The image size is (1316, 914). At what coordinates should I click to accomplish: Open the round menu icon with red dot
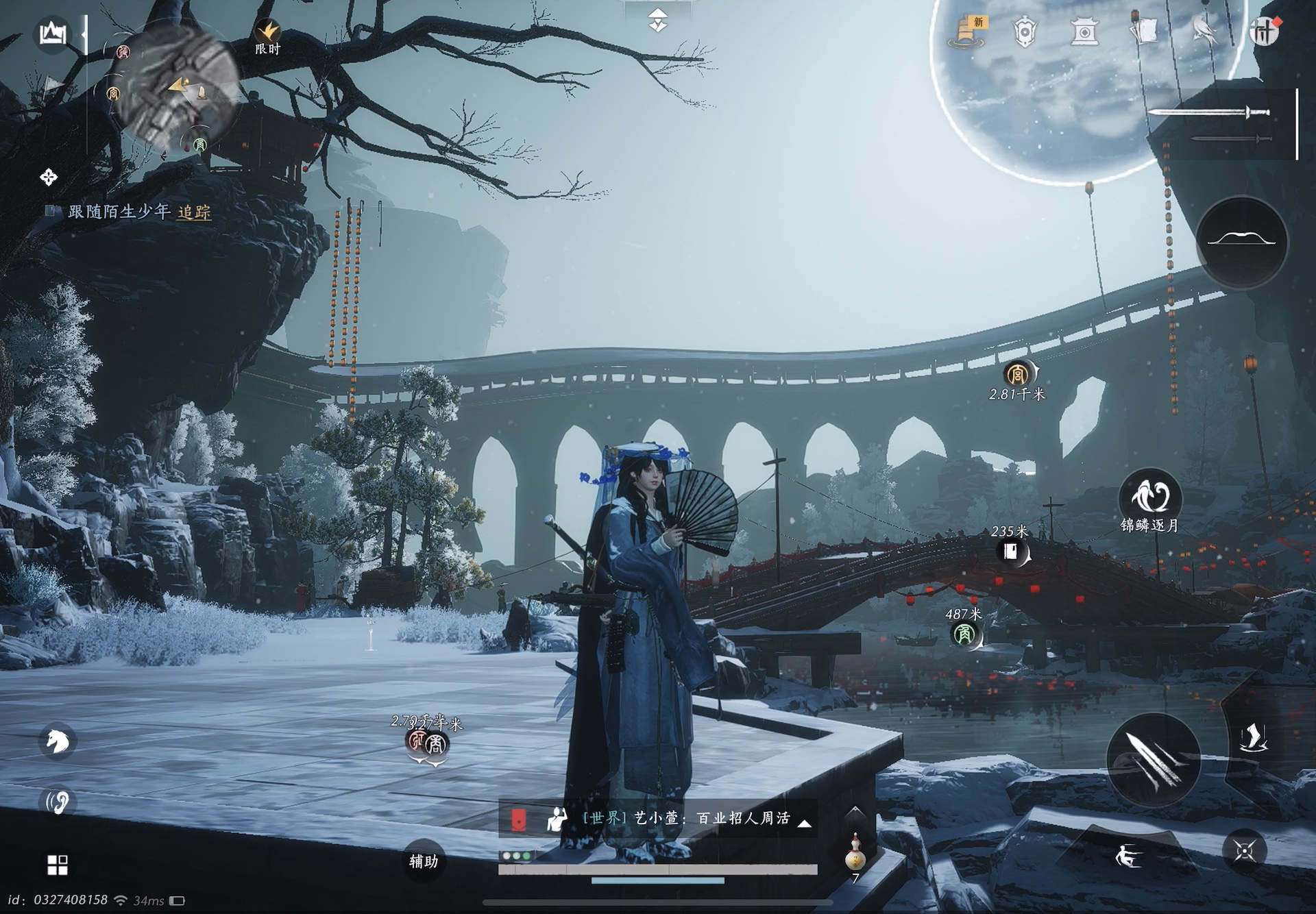tap(1263, 32)
